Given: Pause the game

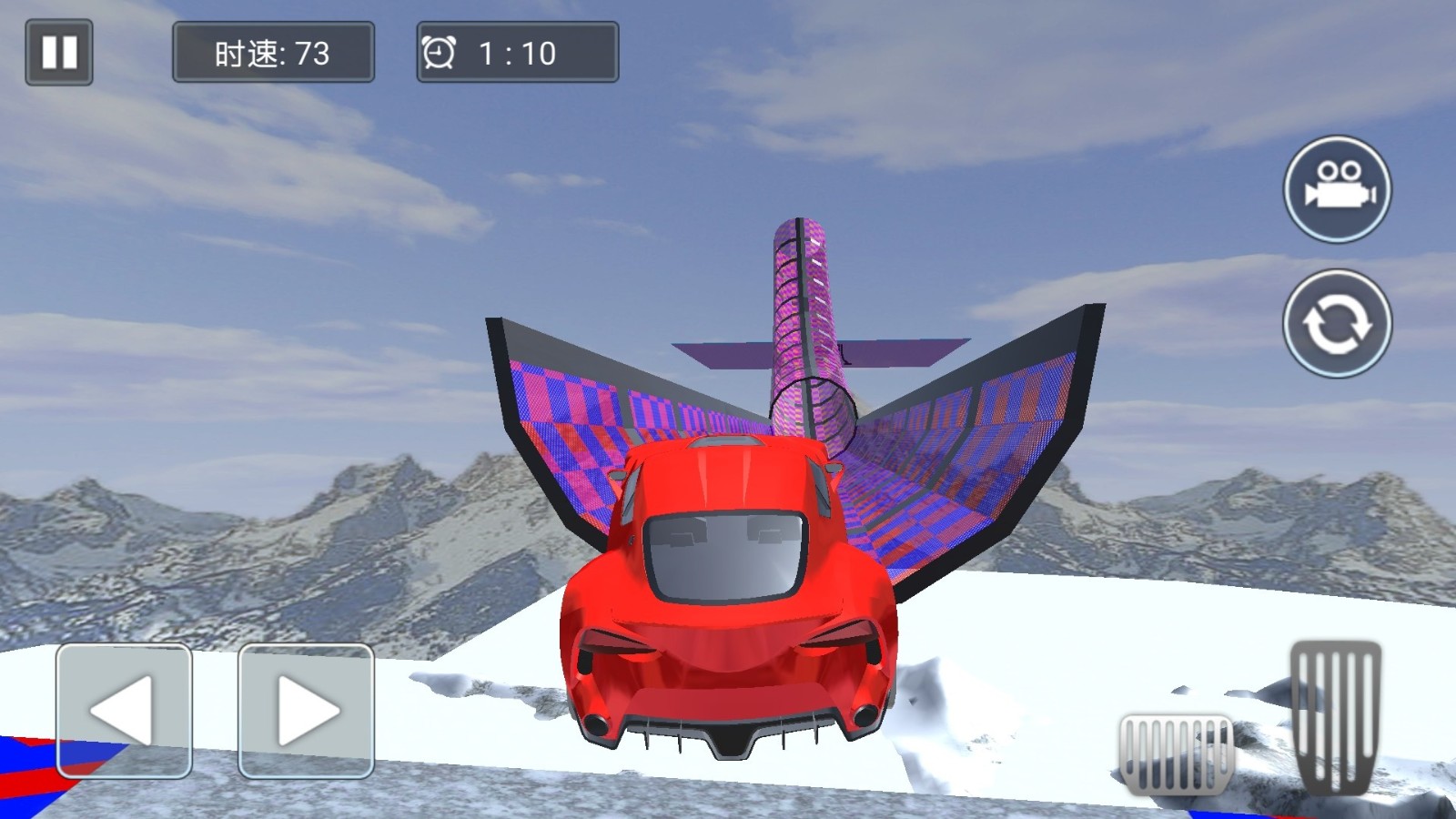Looking at the screenshot, I should (59, 53).
